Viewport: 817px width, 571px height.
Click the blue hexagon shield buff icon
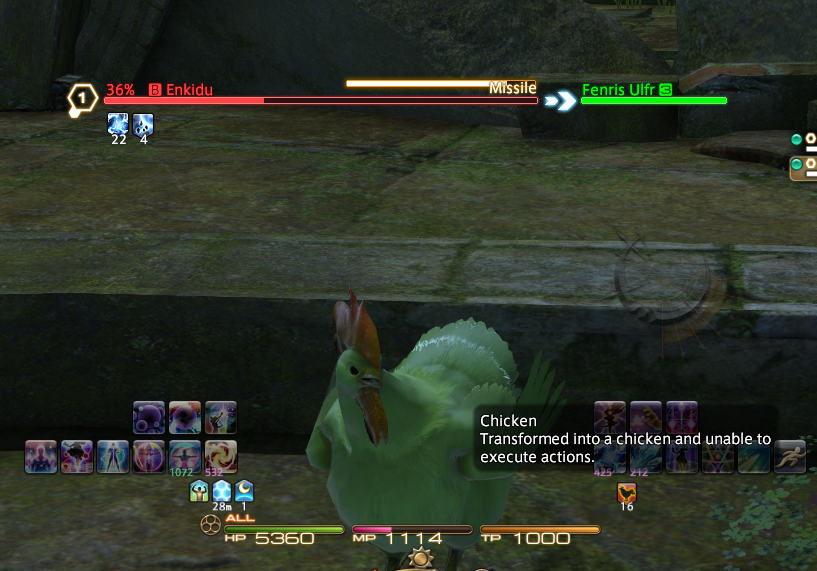point(222,491)
